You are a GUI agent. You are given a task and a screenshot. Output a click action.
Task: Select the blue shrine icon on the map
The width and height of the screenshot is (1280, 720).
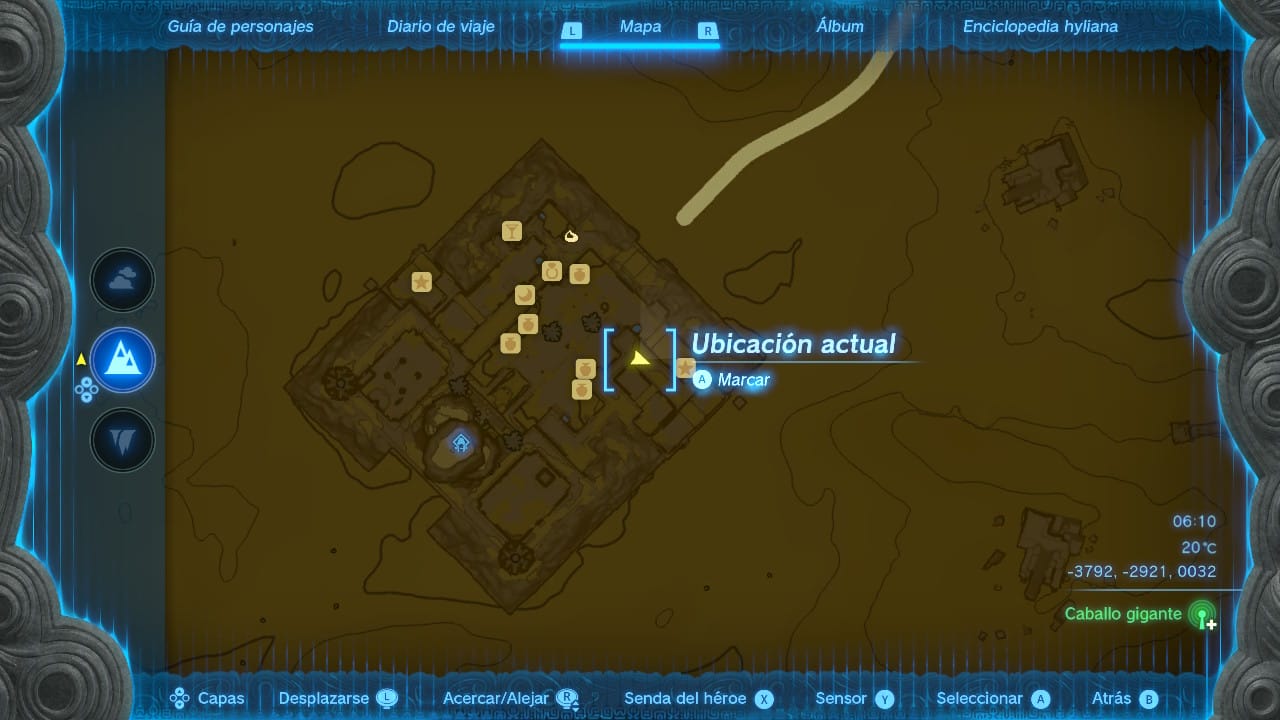click(461, 442)
